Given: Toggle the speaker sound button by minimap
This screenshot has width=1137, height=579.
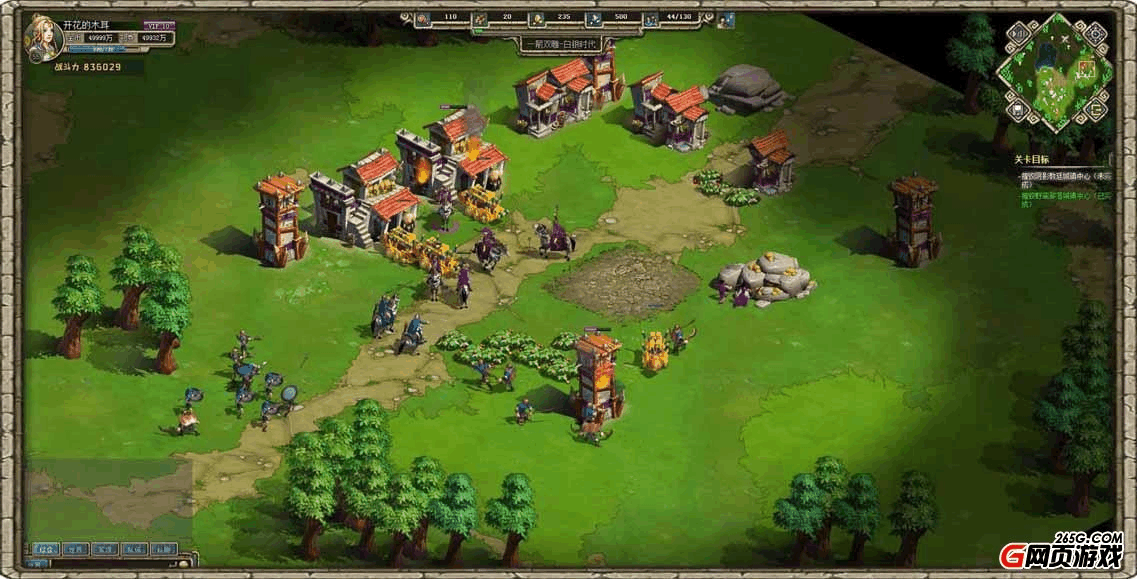Looking at the screenshot, I should coord(1016,34).
